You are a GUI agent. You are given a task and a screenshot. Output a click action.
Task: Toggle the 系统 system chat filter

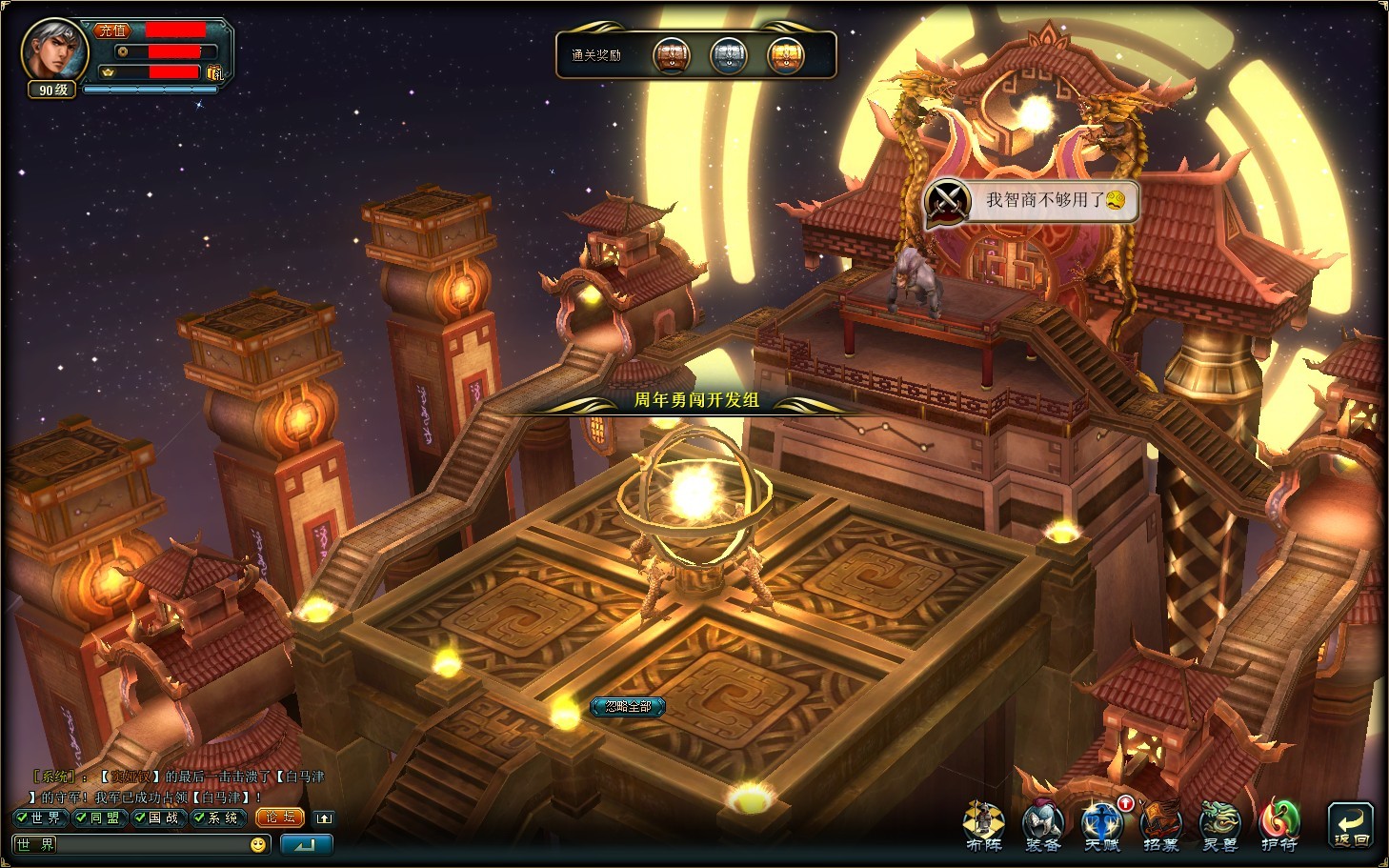point(216,818)
